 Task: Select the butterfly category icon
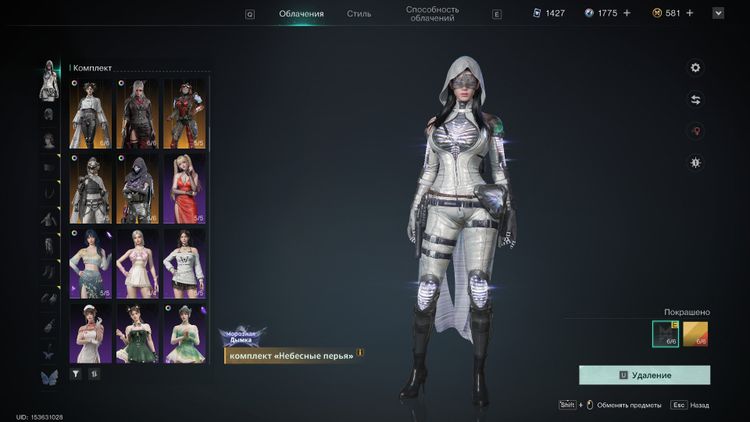tap(48, 377)
